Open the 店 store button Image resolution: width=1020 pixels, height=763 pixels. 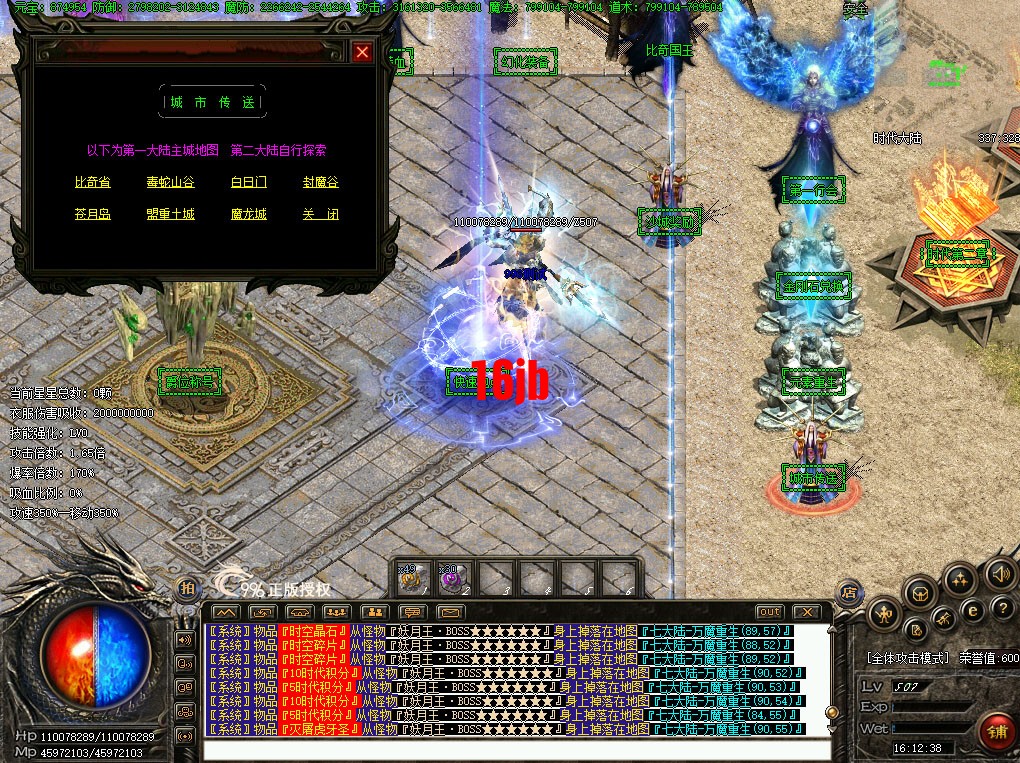849,590
